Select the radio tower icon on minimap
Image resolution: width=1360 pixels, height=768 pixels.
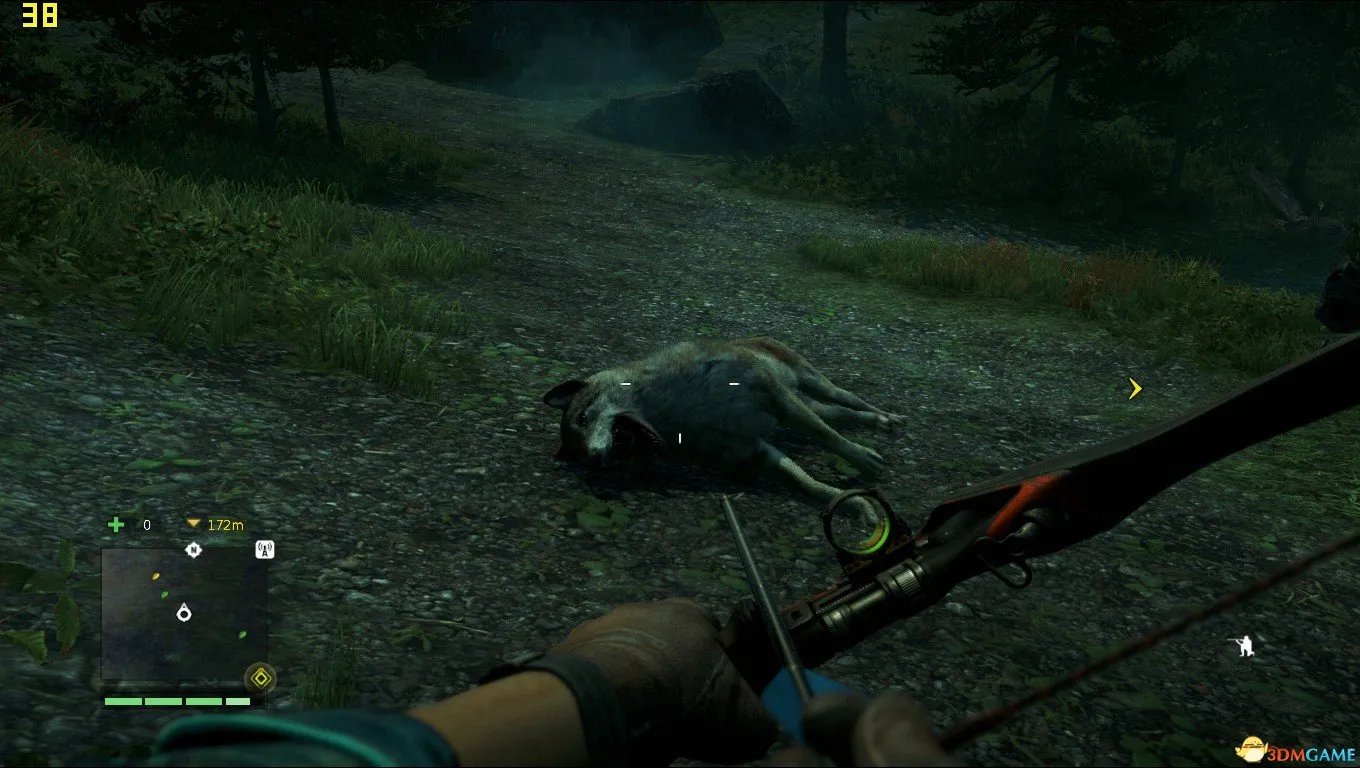(x=265, y=548)
